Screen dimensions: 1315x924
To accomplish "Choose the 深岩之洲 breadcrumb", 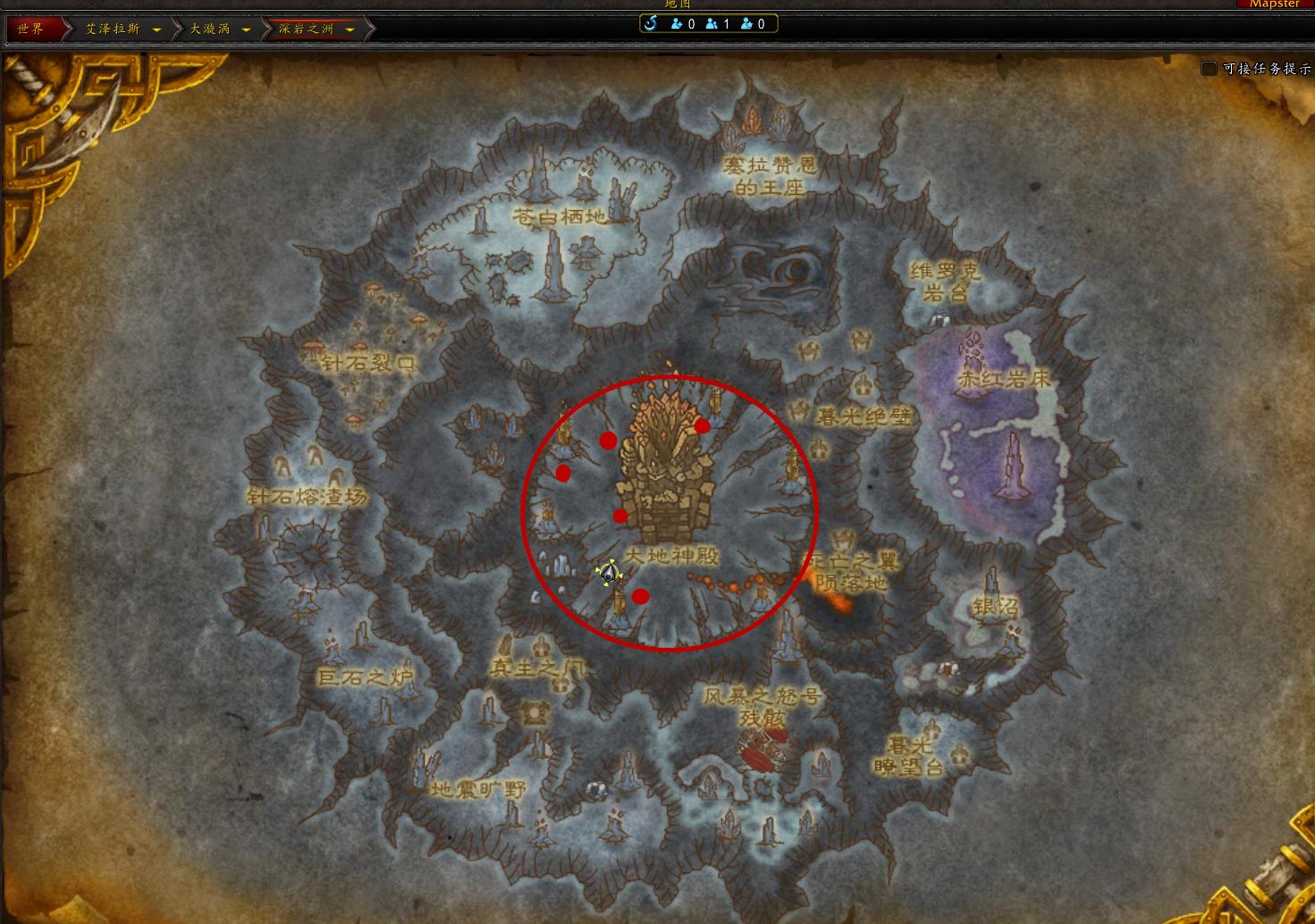I will coord(306,29).
